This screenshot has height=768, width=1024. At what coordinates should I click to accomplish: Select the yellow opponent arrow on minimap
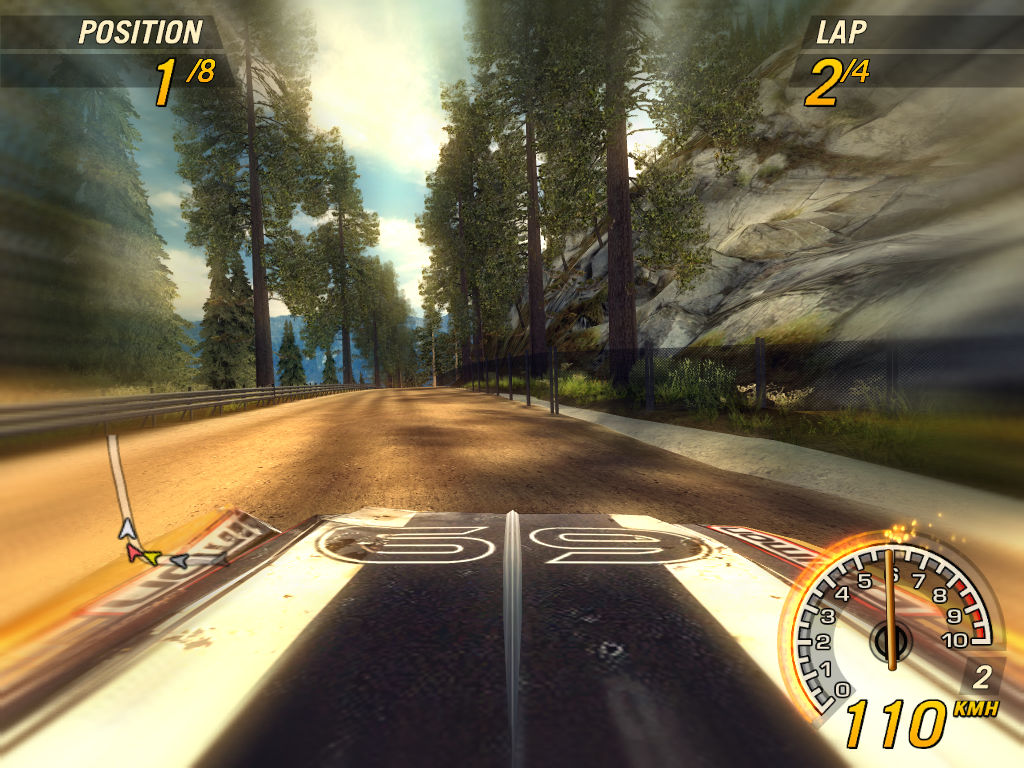(150, 556)
